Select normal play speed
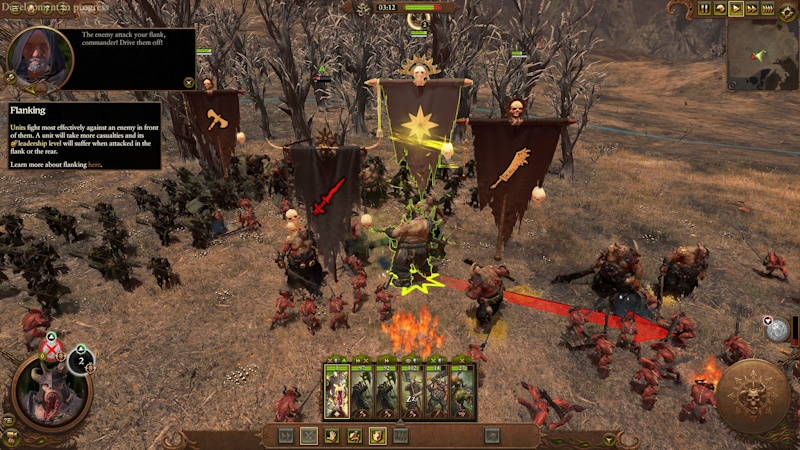Screen dimensions: 800x450 [x=736, y=9]
